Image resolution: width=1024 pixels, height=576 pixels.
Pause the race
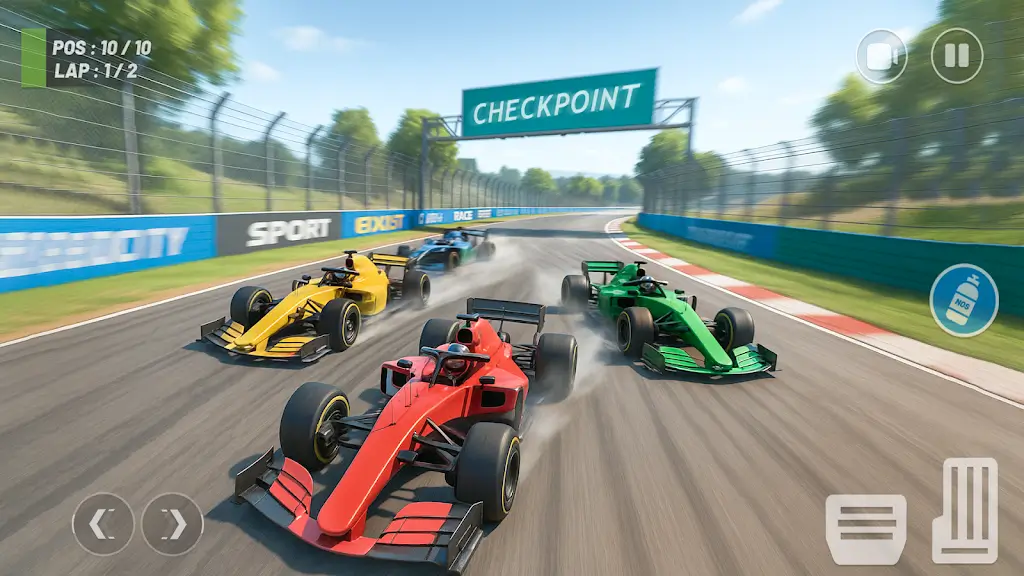[x=957, y=56]
